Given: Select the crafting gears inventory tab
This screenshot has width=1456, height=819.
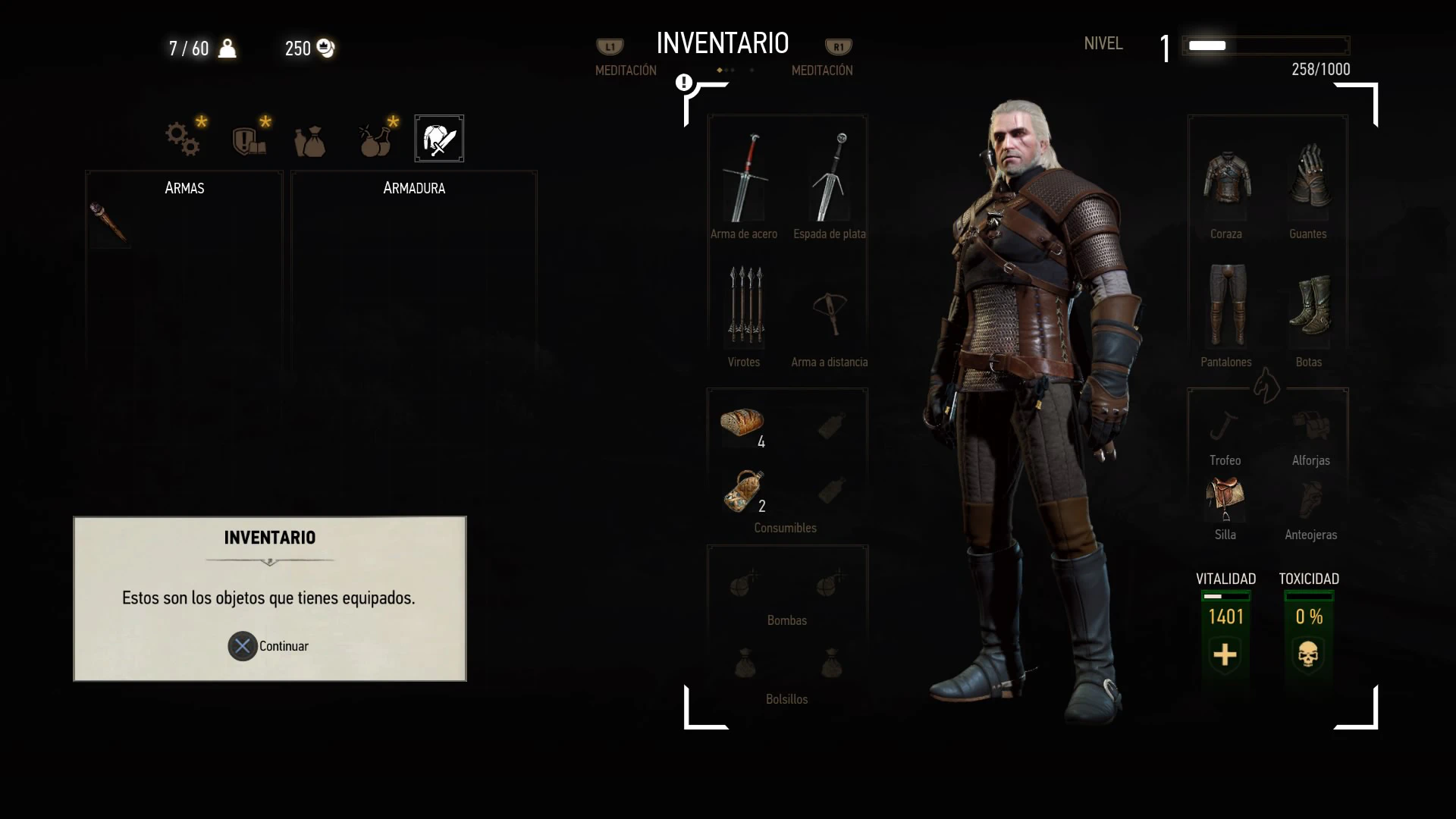Looking at the screenshot, I should pyautogui.click(x=184, y=139).
